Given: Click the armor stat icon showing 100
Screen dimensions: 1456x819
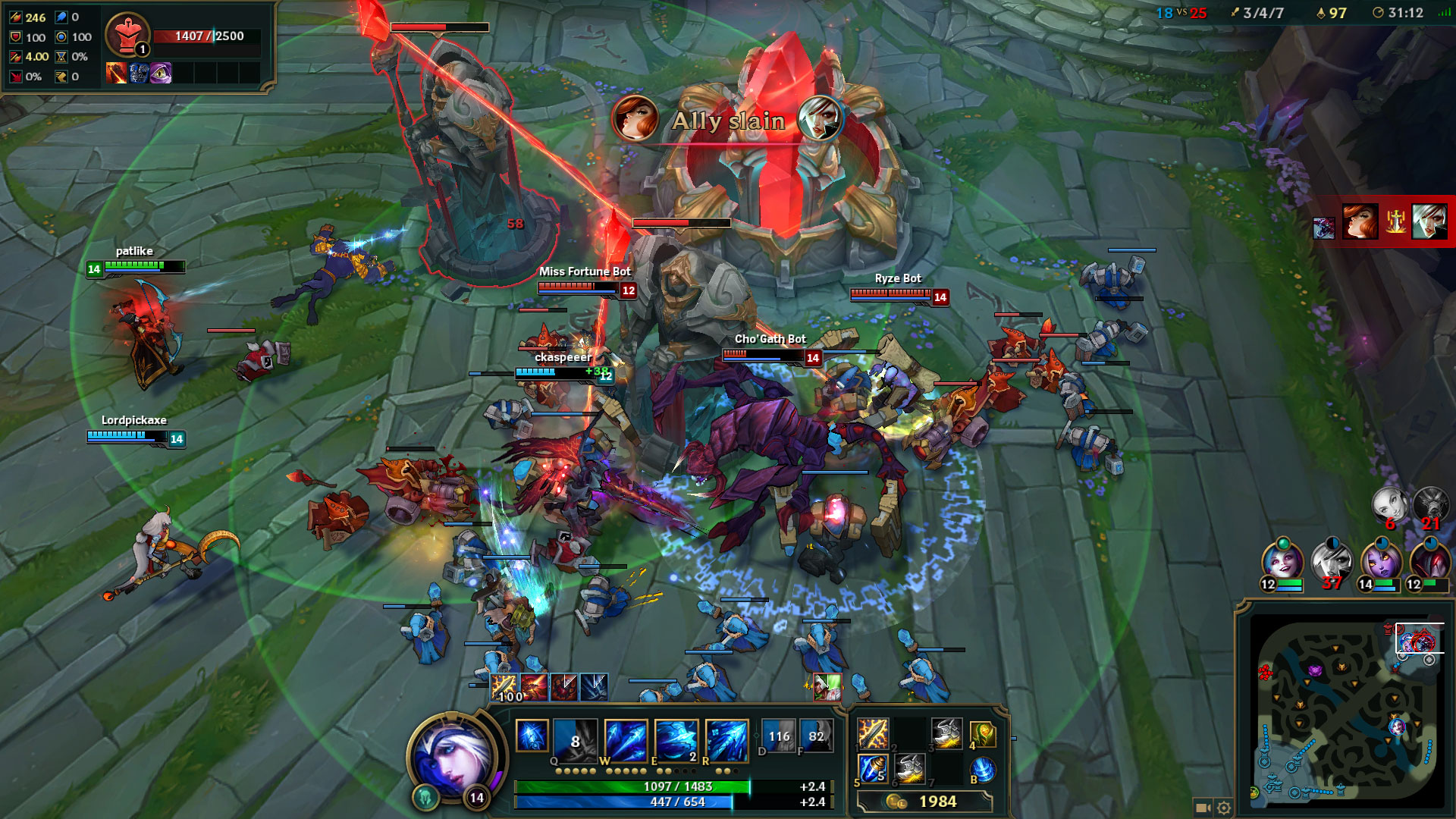Looking at the screenshot, I should [15, 36].
